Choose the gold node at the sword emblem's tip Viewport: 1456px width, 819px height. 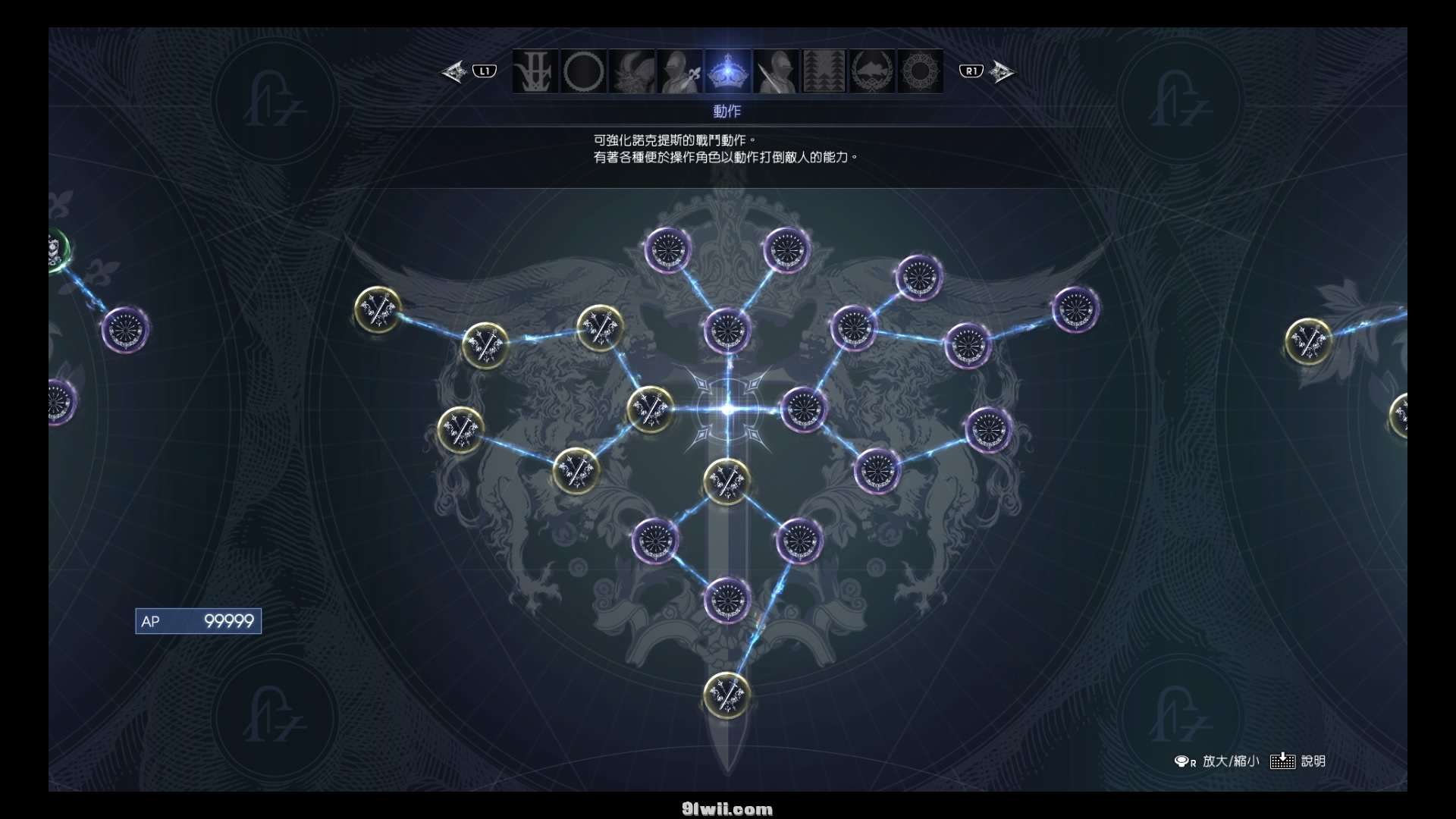point(726,695)
